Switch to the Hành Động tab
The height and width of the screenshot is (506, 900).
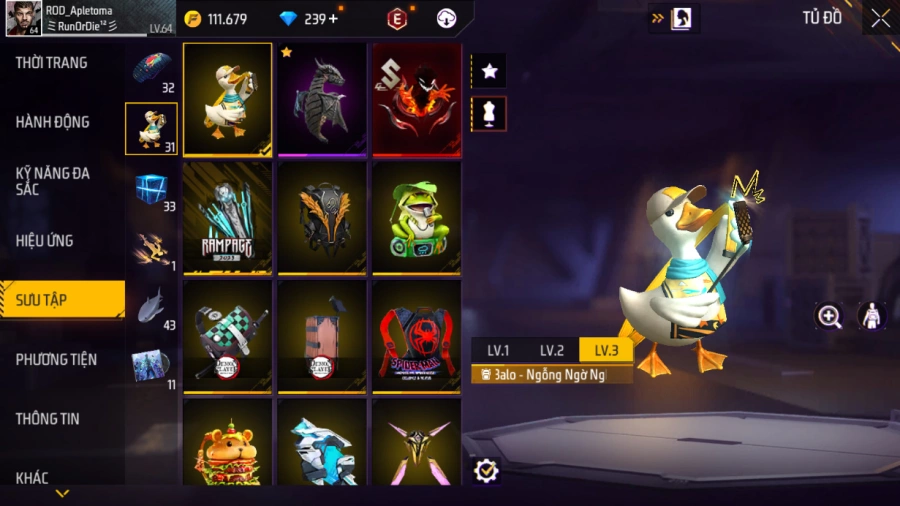click(53, 122)
